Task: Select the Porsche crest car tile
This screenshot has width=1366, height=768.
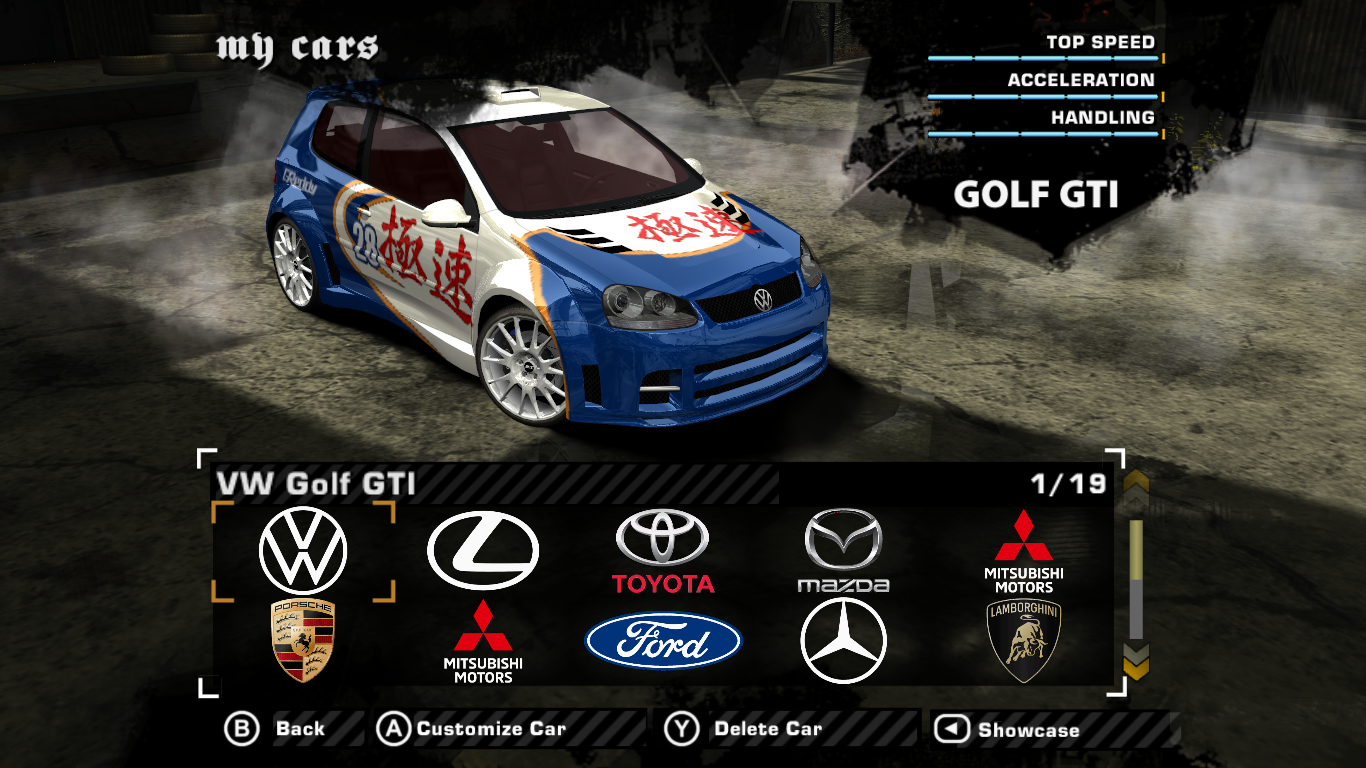Action: point(303,640)
